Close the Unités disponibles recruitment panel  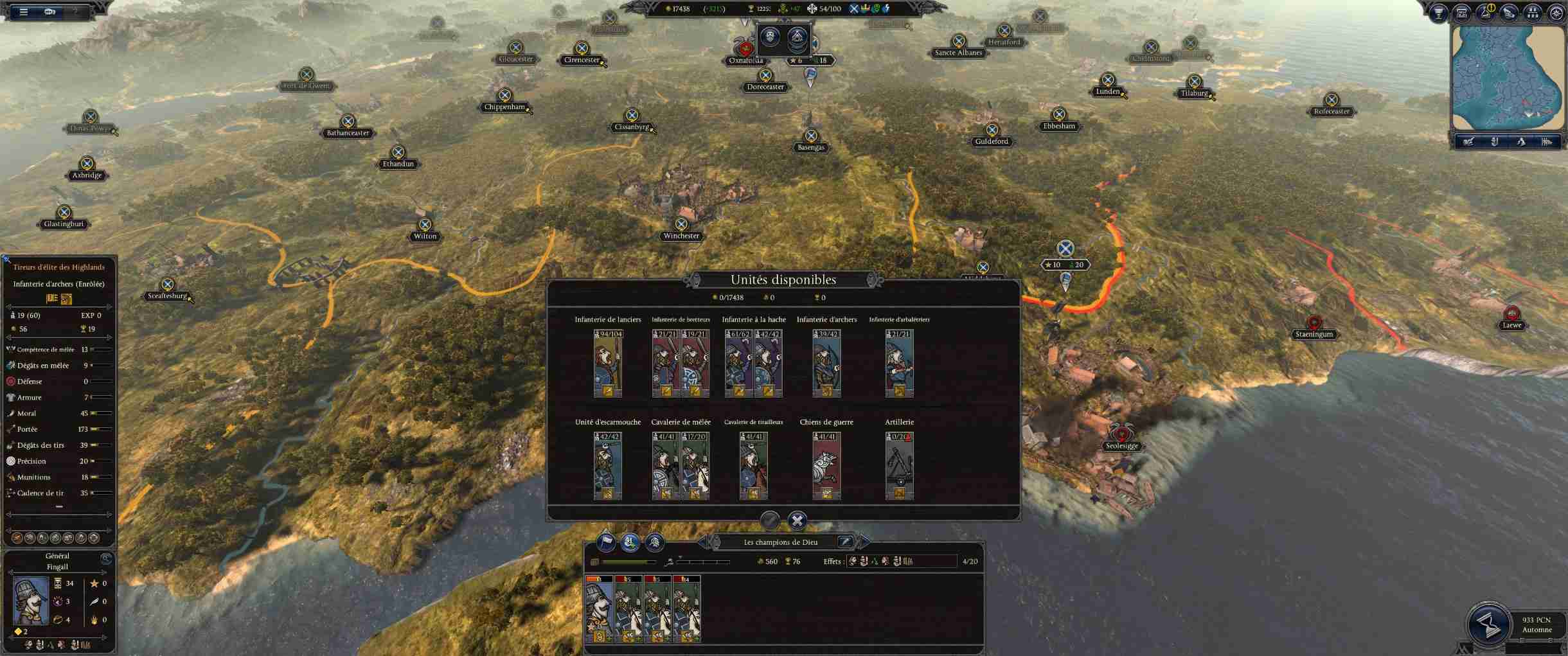(x=797, y=520)
